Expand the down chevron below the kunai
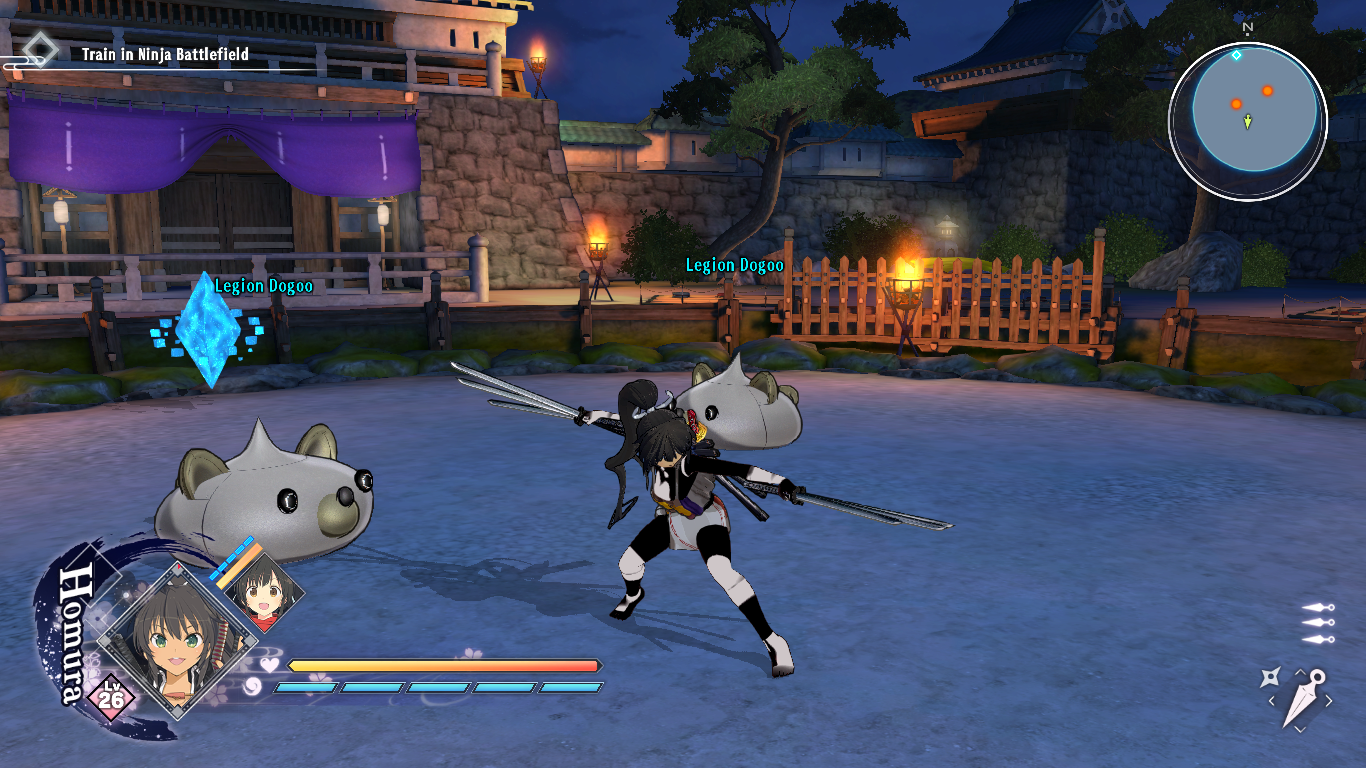Screen dimensions: 1366x768 click(x=1299, y=728)
